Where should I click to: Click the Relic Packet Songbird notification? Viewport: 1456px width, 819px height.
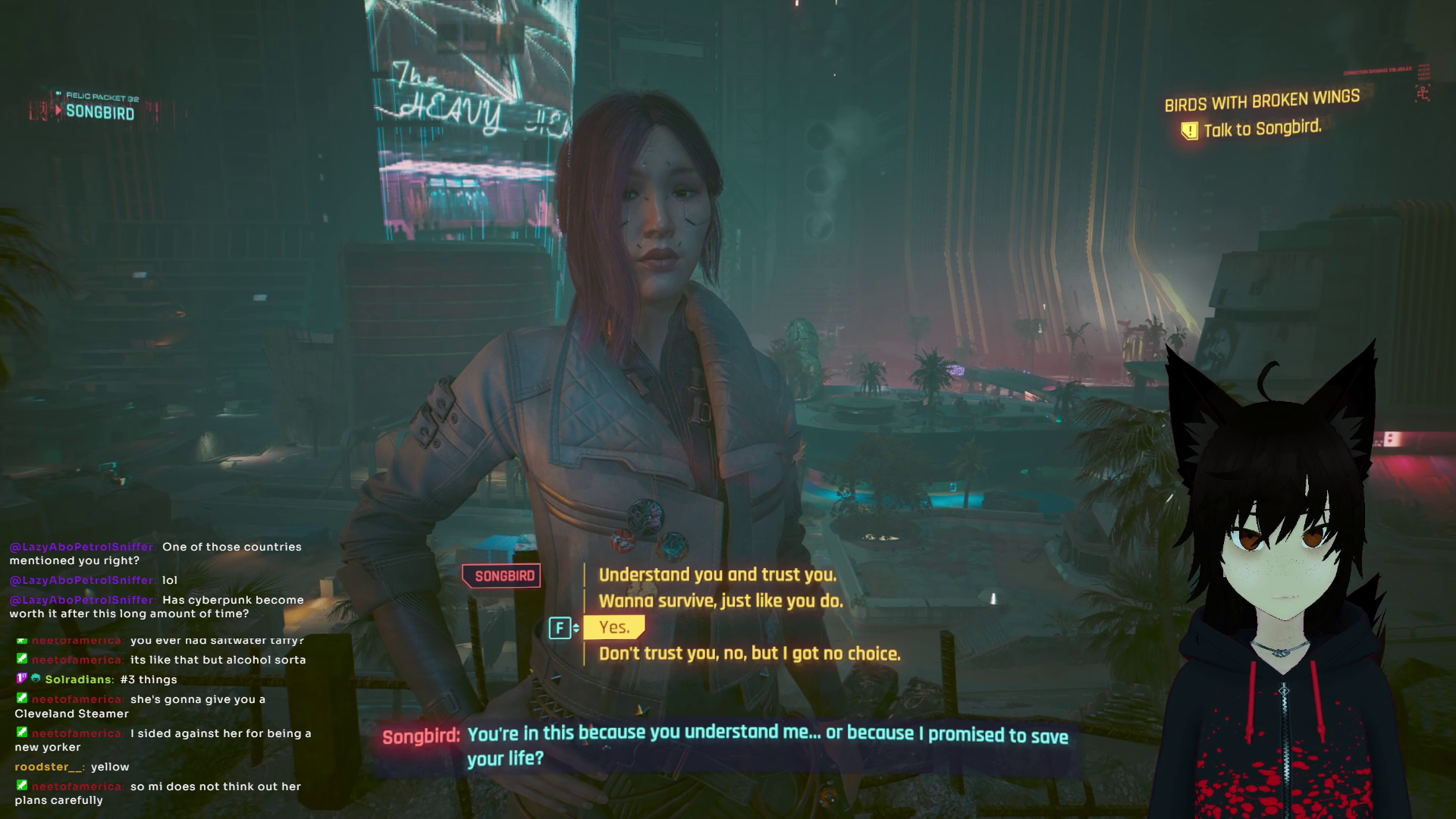tap(99, 108)
